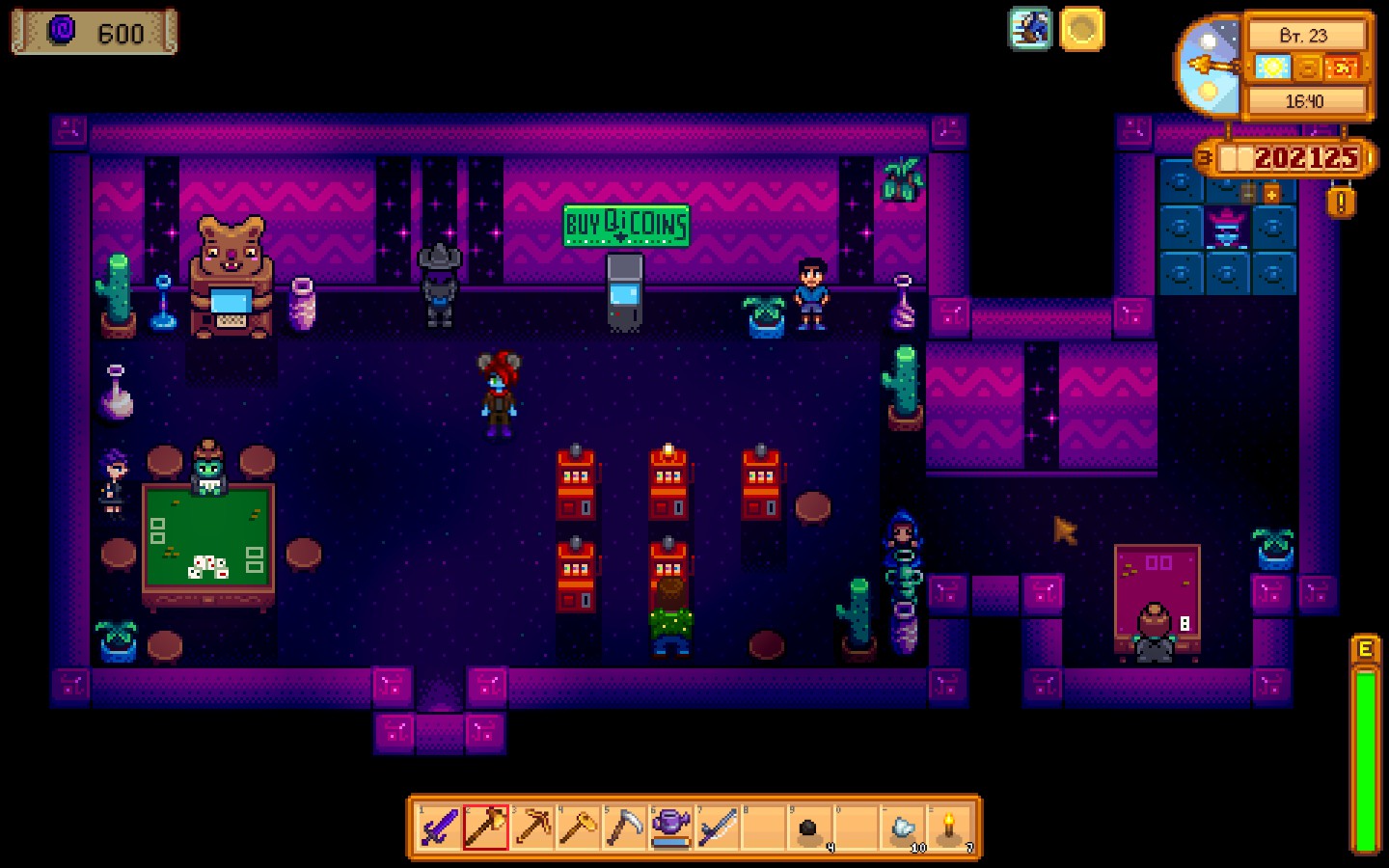Select the purple watering can
The image size is (1389, 868).
673,827
